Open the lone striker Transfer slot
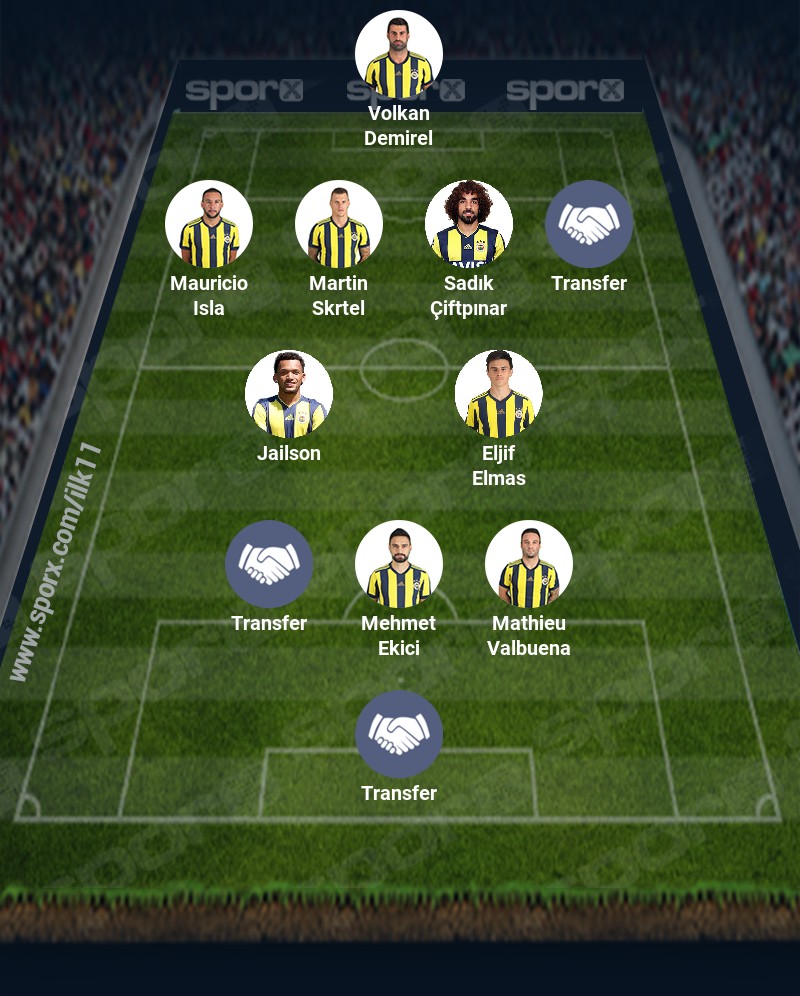 [399, 735]
